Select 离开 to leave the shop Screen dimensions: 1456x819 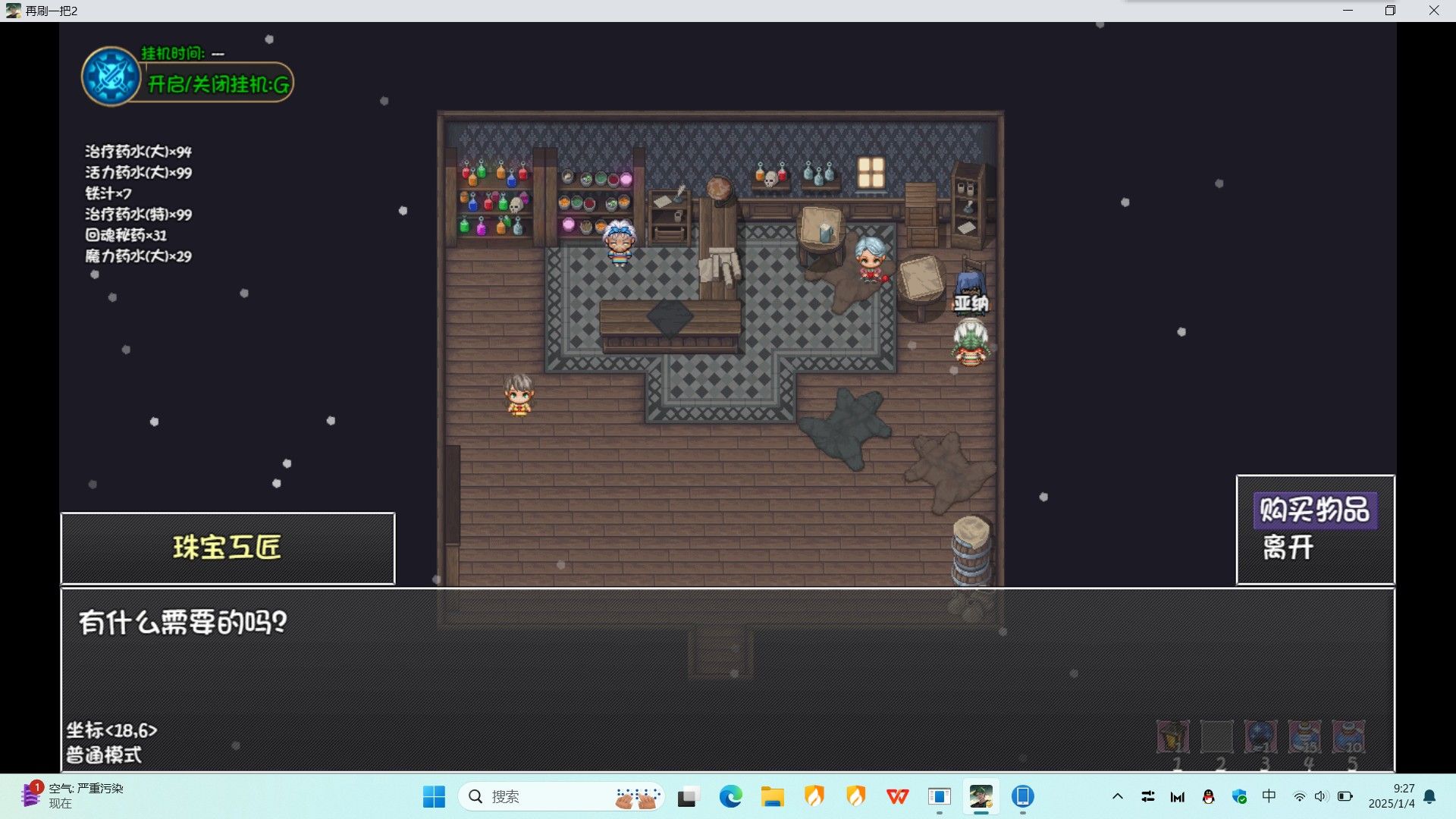[x=1288, y=547]
